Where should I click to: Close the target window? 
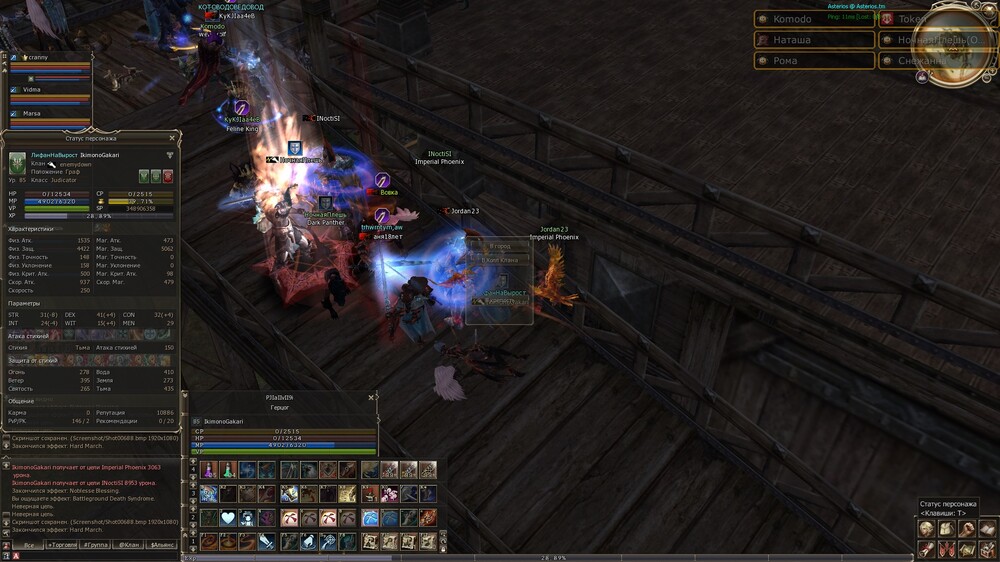pos(371,397)
